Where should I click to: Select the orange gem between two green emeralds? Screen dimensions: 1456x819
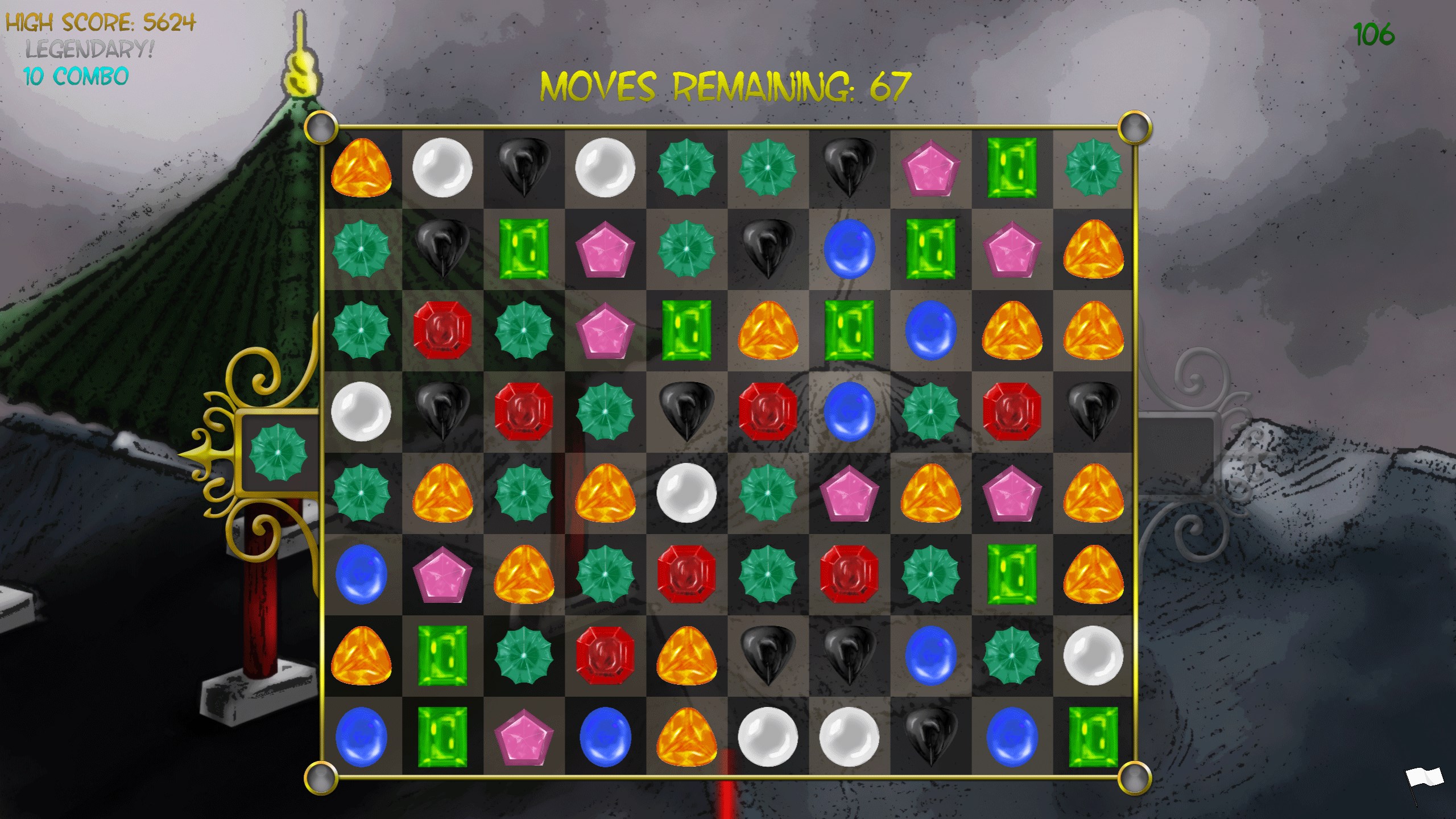coord(768,330)
